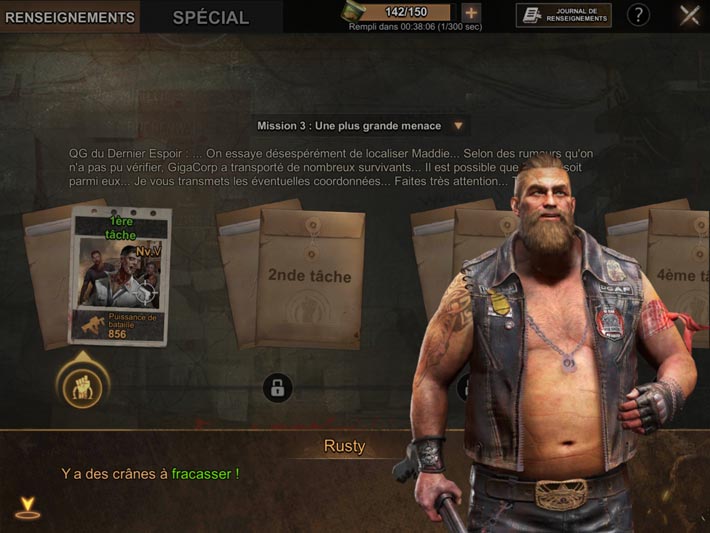Advance dialogue using the yellow arrow icon
The image size is (710, 533).
(27, 508)
